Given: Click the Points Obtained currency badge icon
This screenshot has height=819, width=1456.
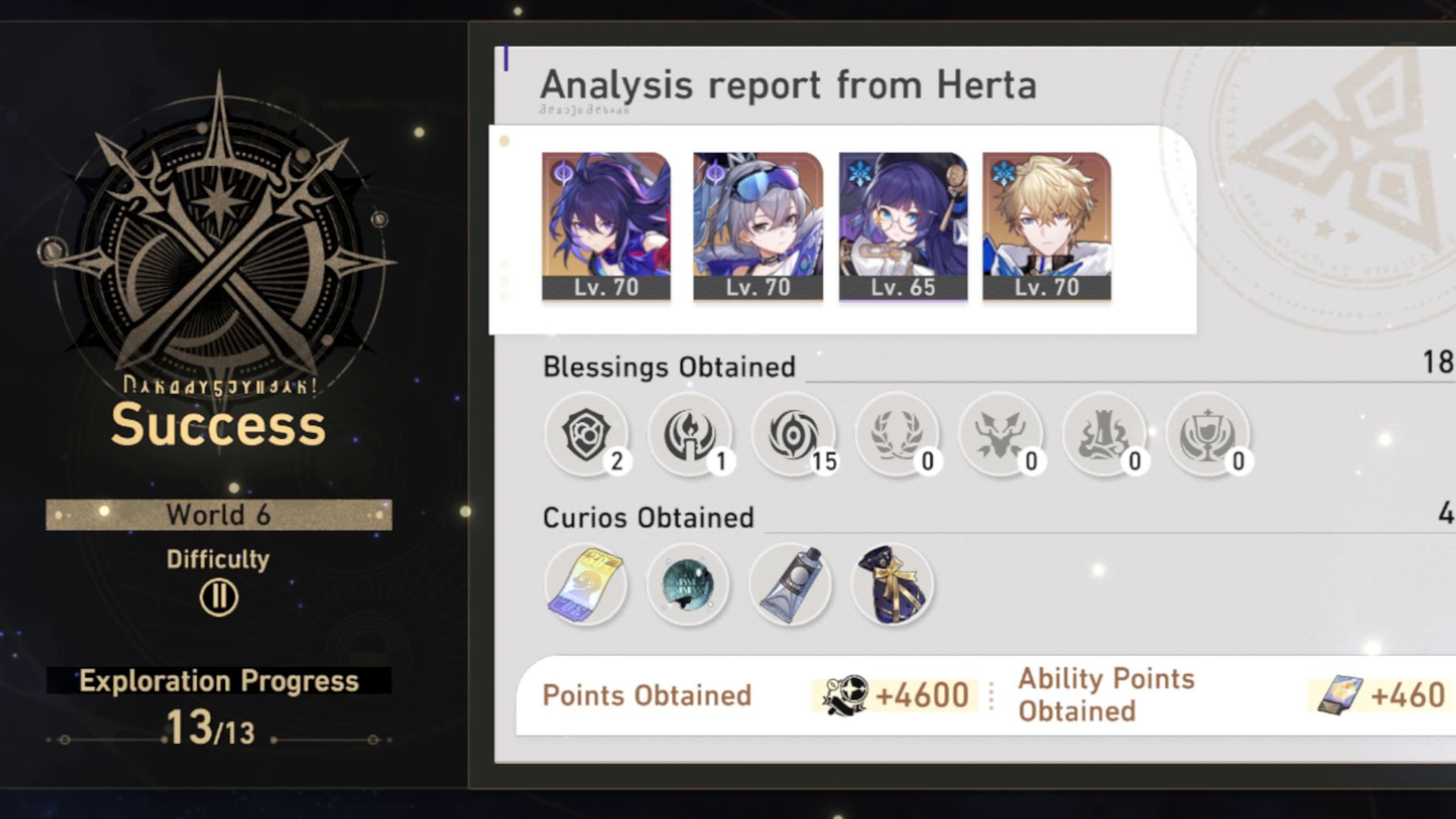Looking at the screenshot, I should [x=844, y=695].
